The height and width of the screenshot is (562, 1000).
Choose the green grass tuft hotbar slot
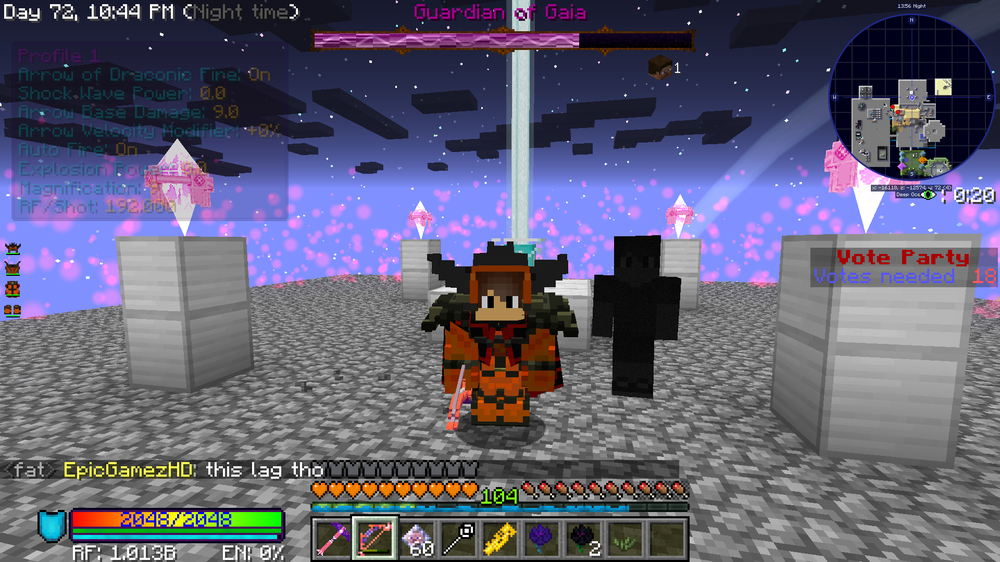625,539
